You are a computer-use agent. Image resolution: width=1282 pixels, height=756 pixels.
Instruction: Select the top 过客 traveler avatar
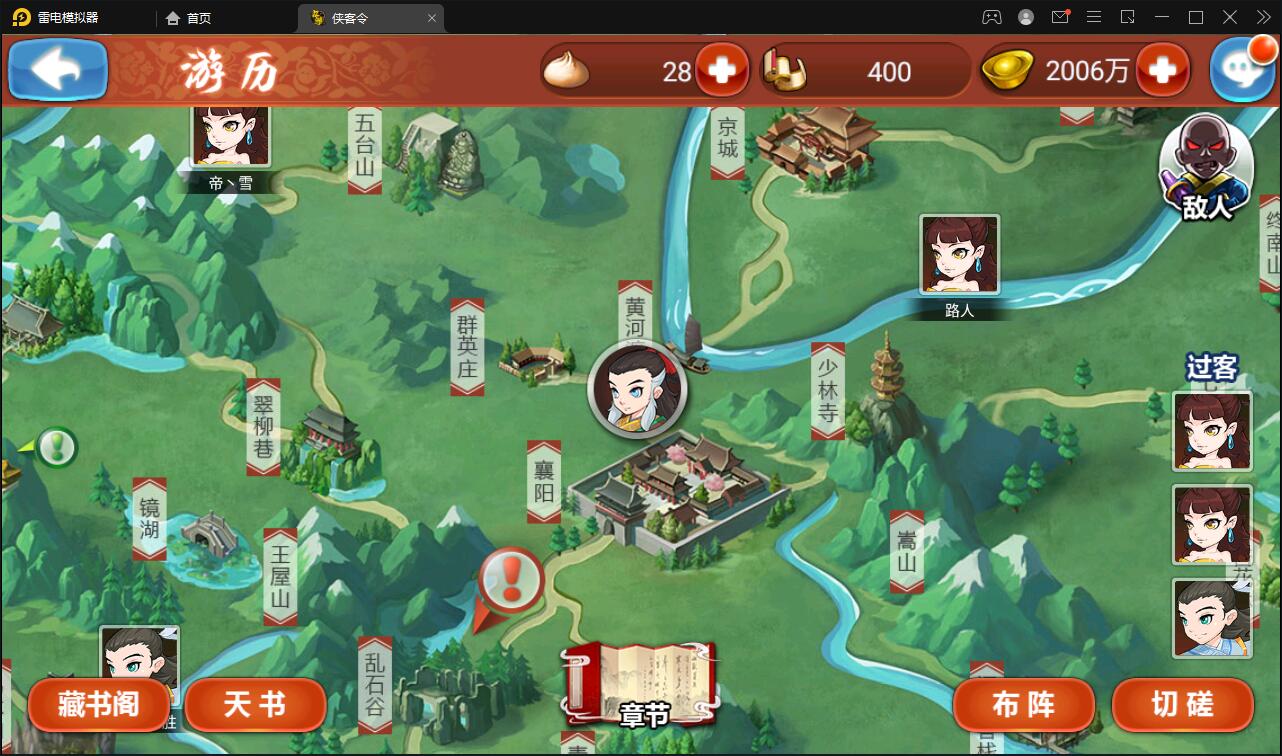[1211, 432]
